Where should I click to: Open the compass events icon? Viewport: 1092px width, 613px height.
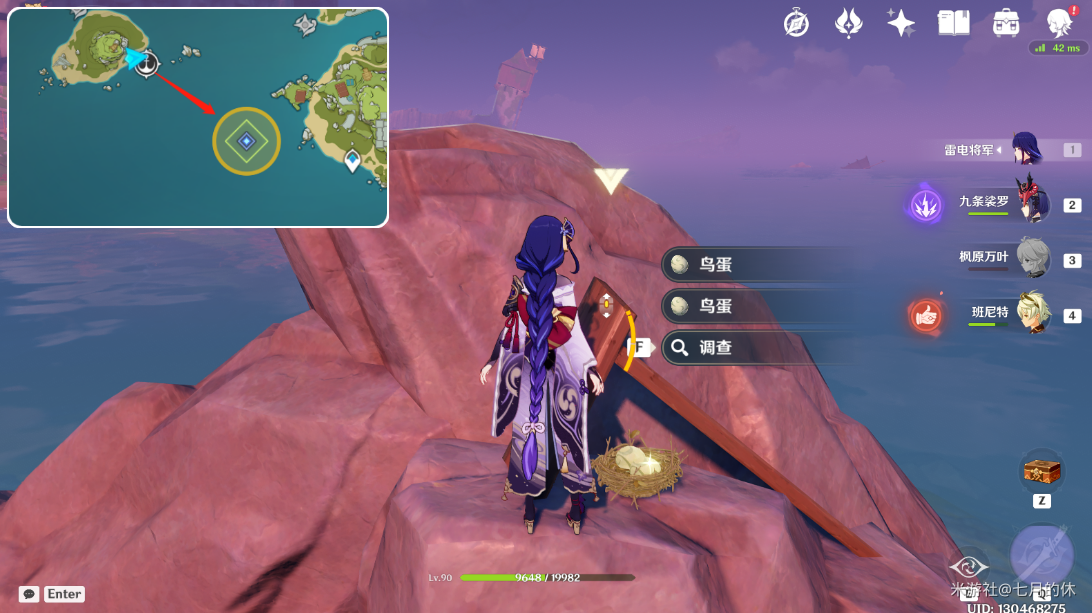796,23
